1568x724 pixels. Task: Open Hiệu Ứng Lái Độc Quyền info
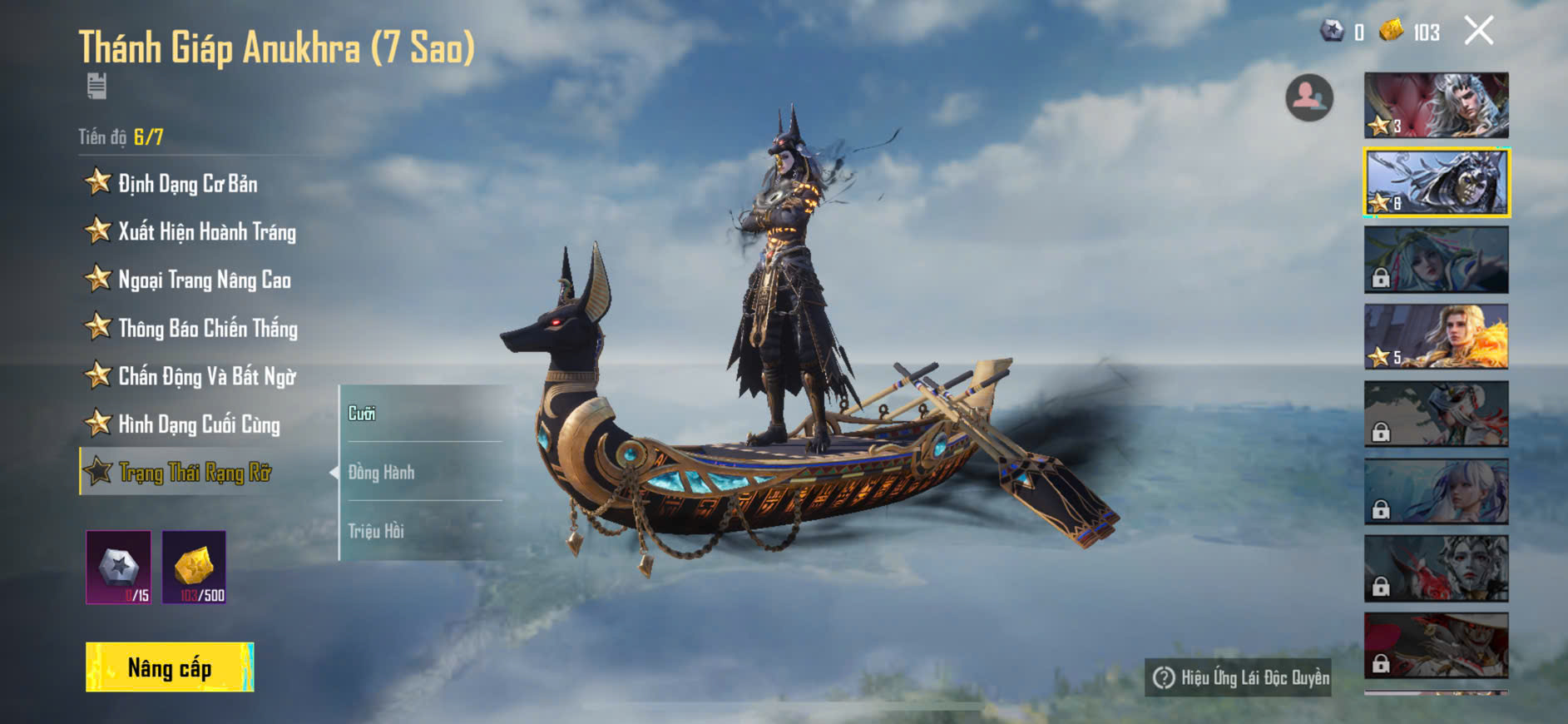(1239, 678)
